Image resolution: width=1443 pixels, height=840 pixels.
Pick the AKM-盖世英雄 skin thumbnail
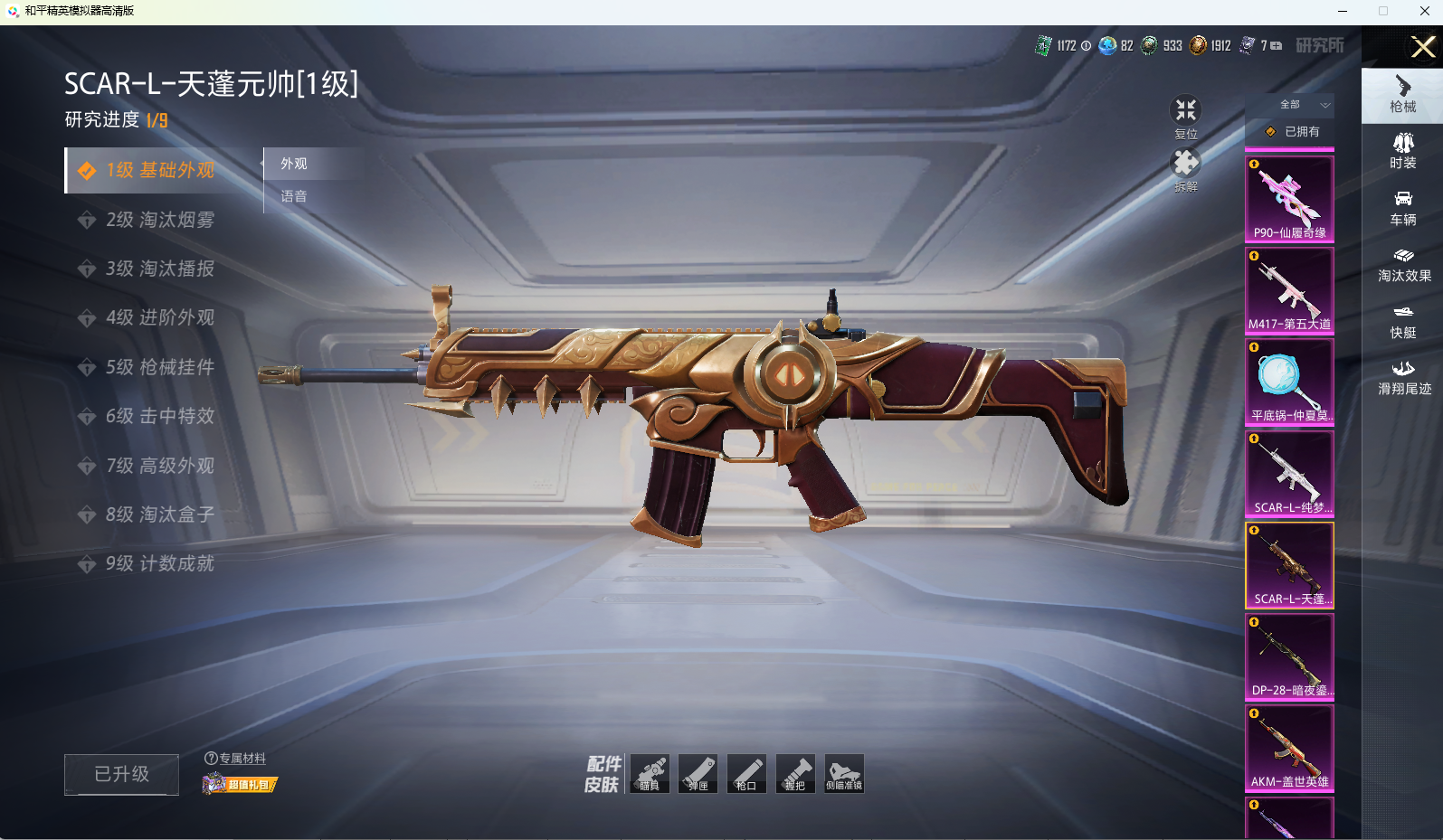[x=1289, y=748]
